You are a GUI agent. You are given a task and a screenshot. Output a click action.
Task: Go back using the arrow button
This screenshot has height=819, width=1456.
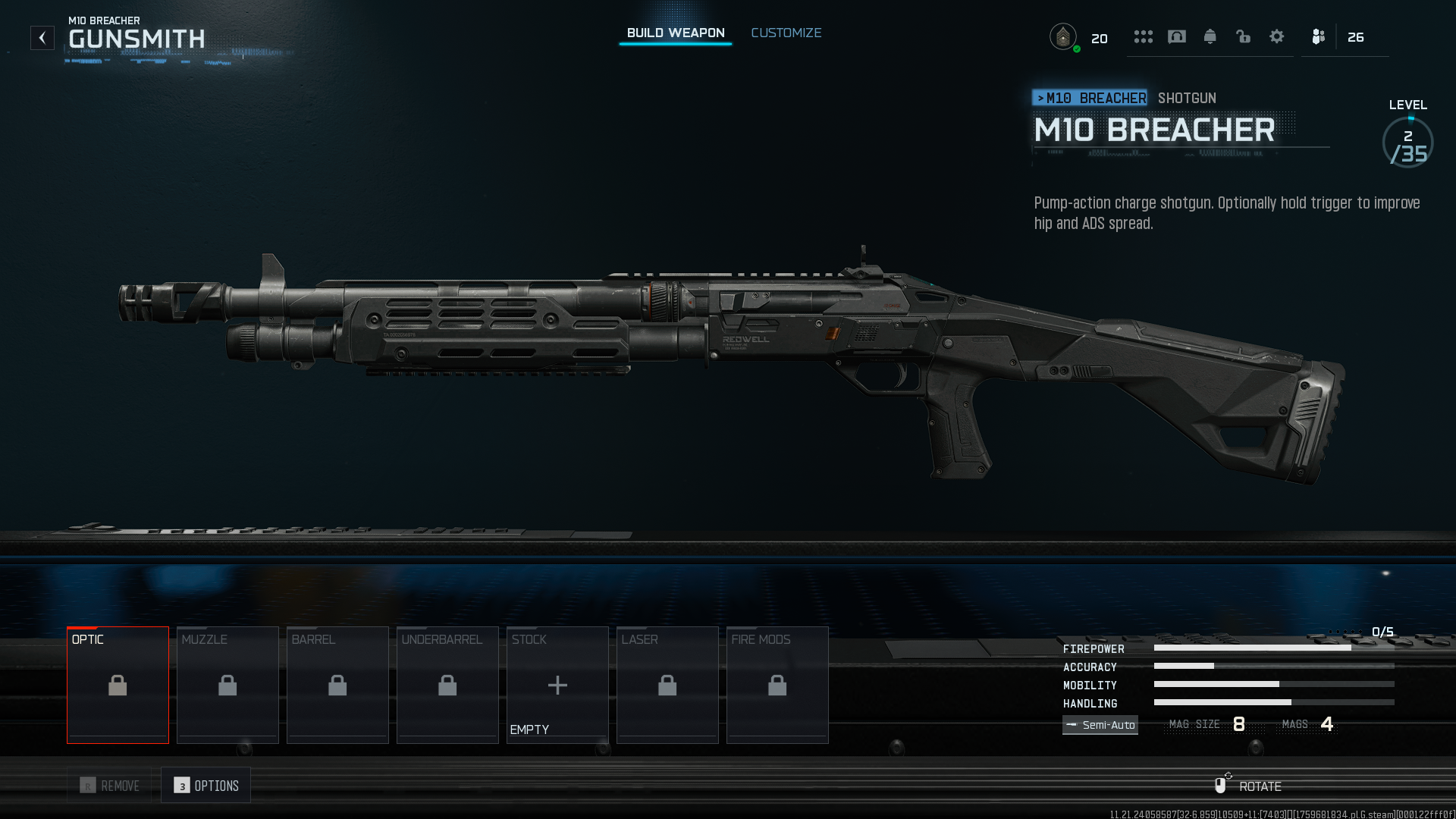[x=42, y=38]
